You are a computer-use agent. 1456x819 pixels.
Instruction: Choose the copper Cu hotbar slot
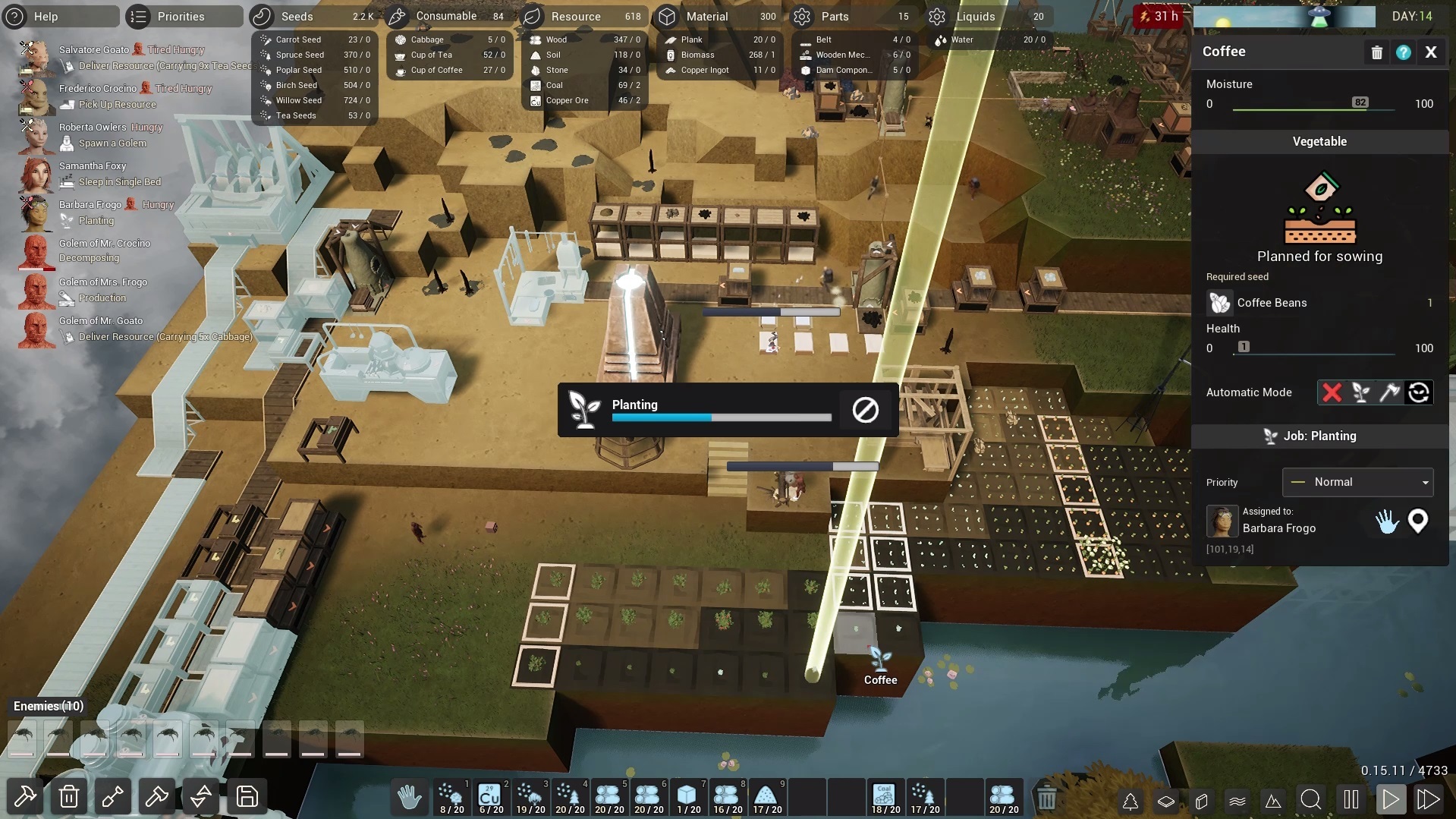tap(490, 797)
